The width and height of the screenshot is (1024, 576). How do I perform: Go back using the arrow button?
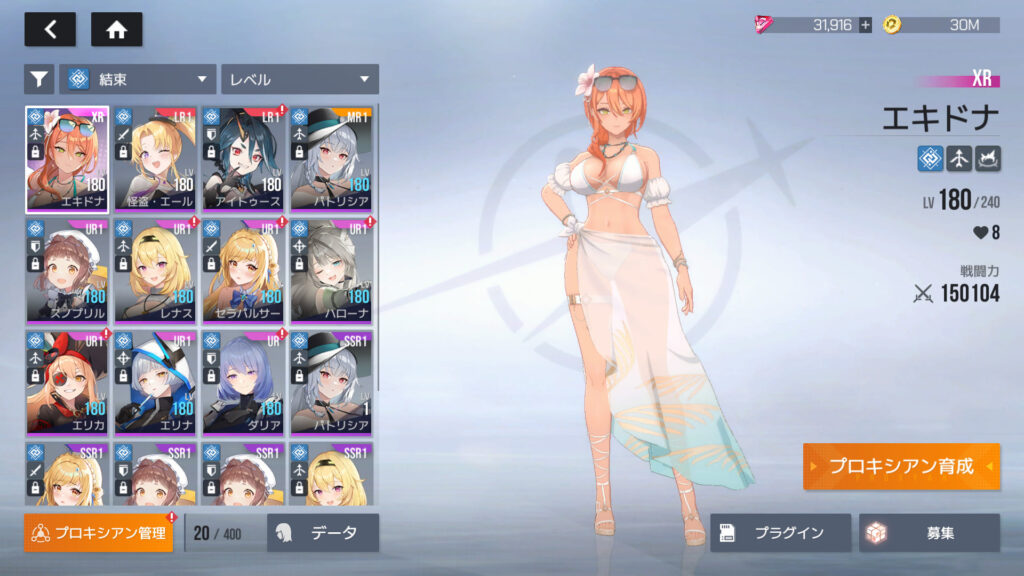pos(50,30)
